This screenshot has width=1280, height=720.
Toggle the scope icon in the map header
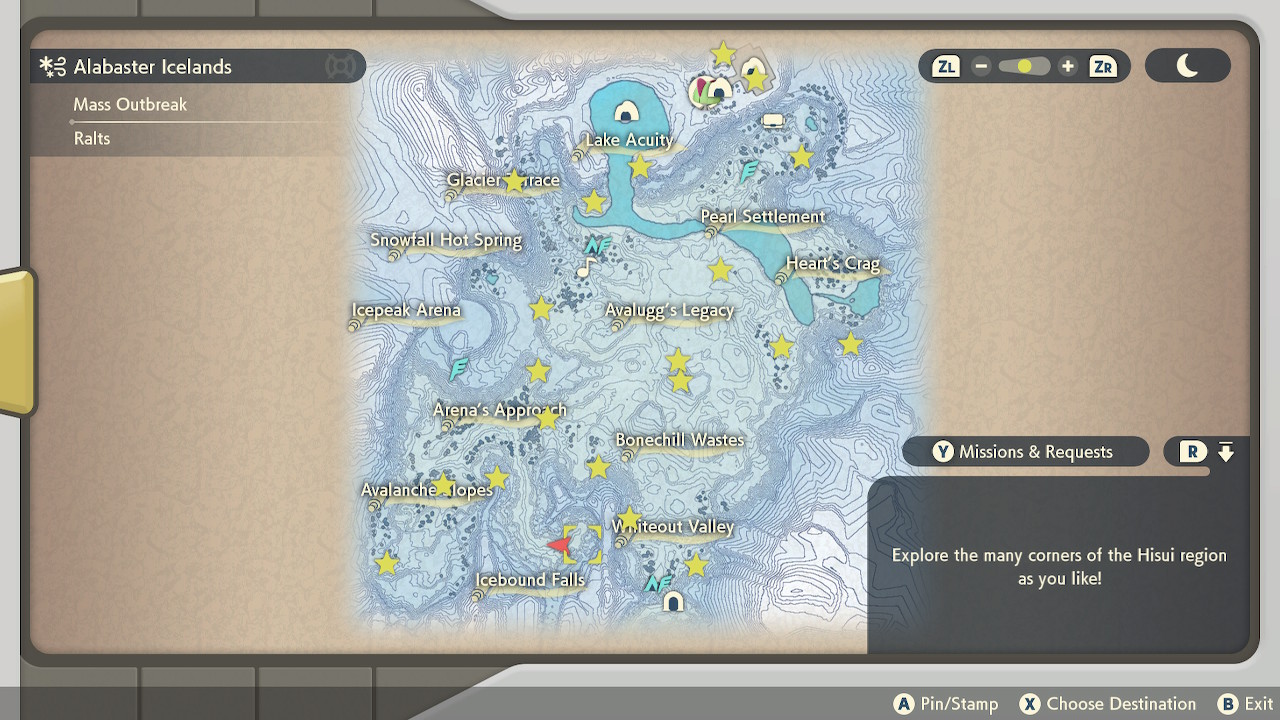pyautogui.click(x=341, y=66)
